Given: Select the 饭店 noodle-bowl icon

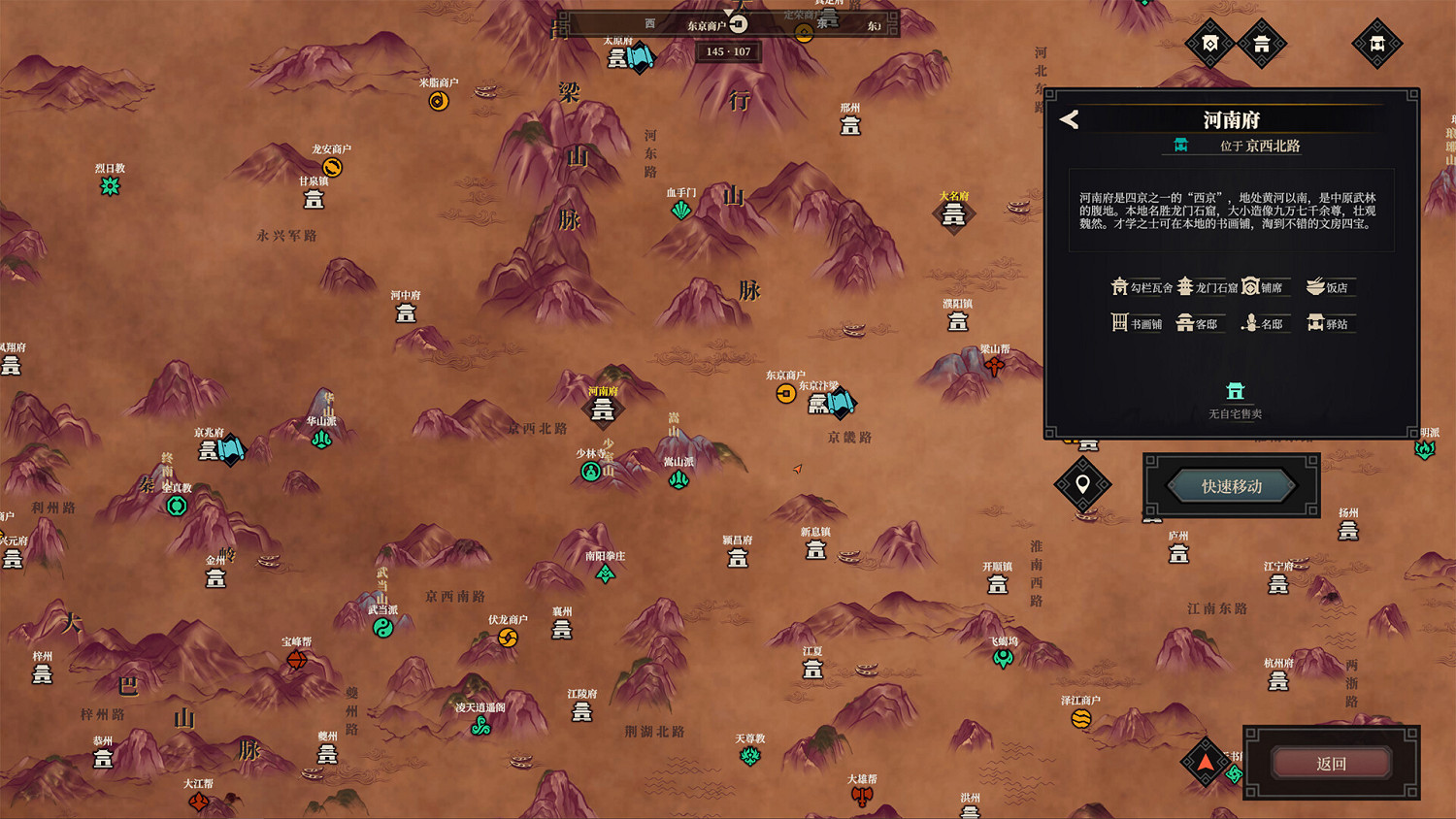Looking at the screenshot, I should tap(1314, 285).
